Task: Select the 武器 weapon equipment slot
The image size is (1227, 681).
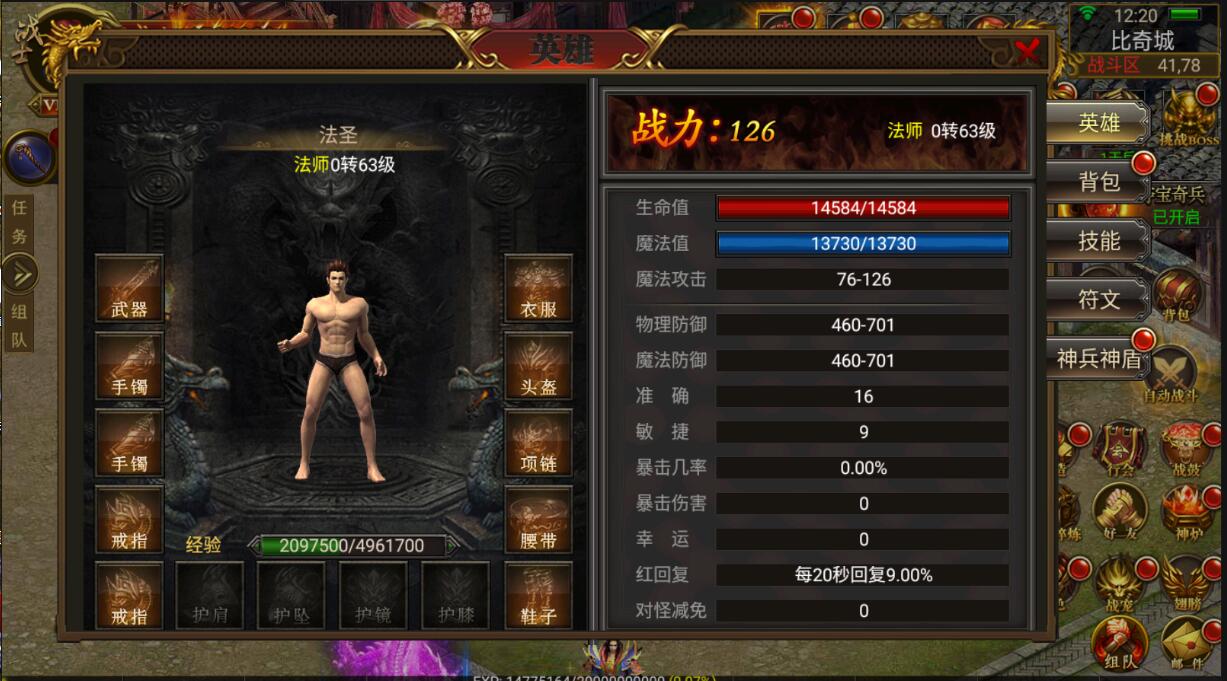Action: (x=129, y=288)
